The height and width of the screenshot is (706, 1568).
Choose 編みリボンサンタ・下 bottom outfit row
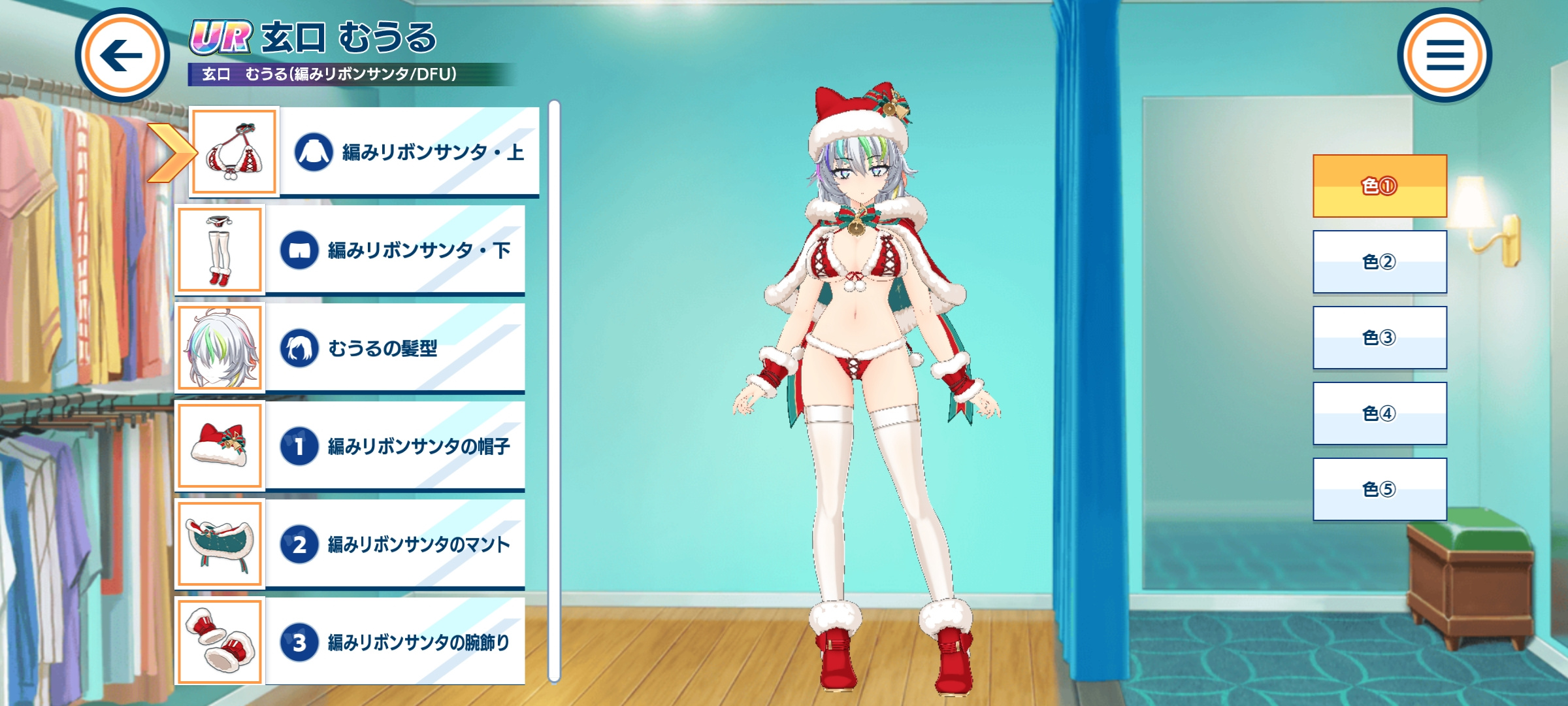pyautogui.click(x=394, y=250)
